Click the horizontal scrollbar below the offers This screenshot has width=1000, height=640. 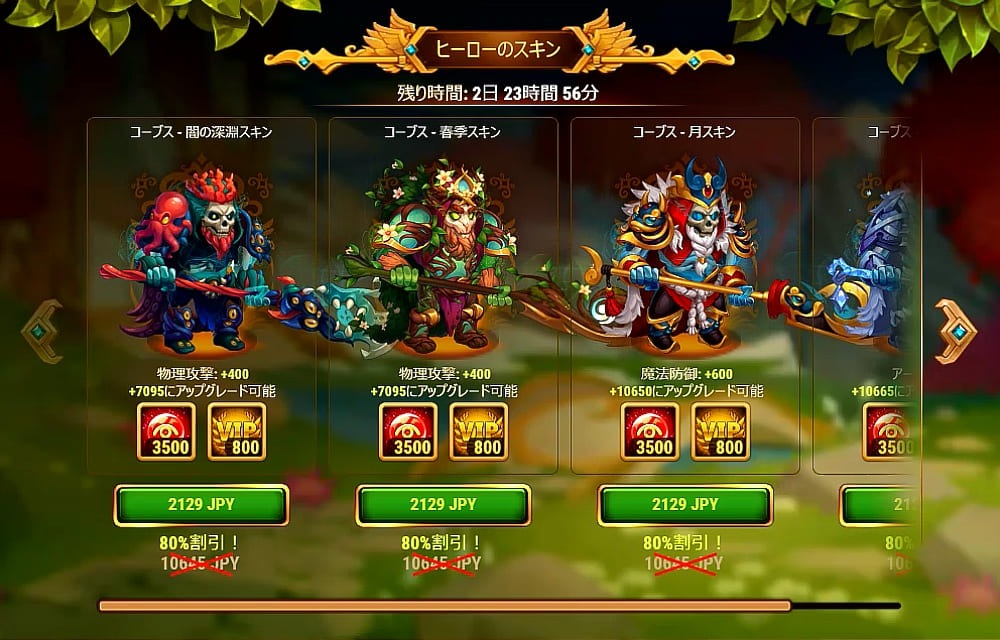(445, 605)
